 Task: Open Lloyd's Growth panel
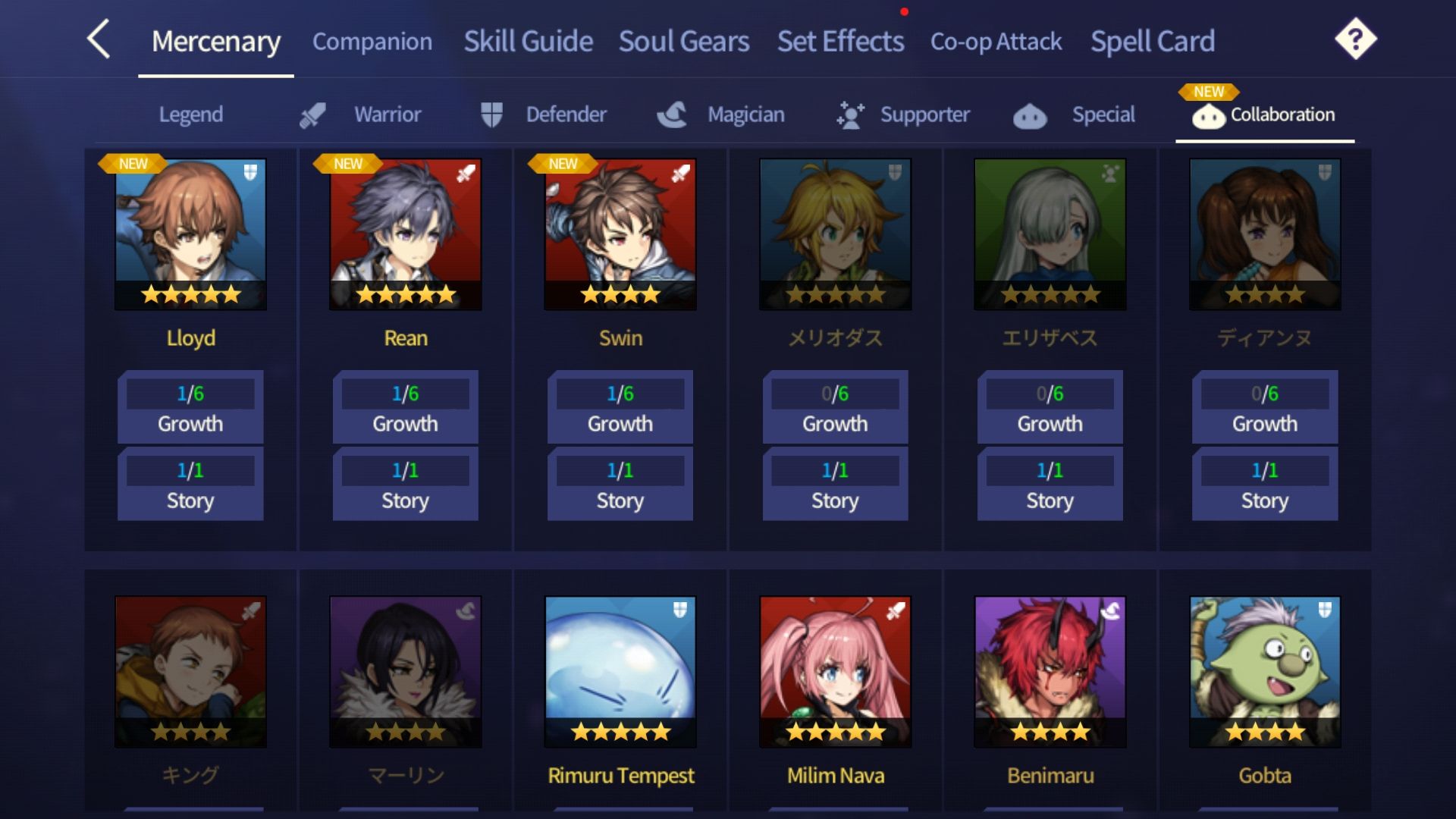[190, 408]
